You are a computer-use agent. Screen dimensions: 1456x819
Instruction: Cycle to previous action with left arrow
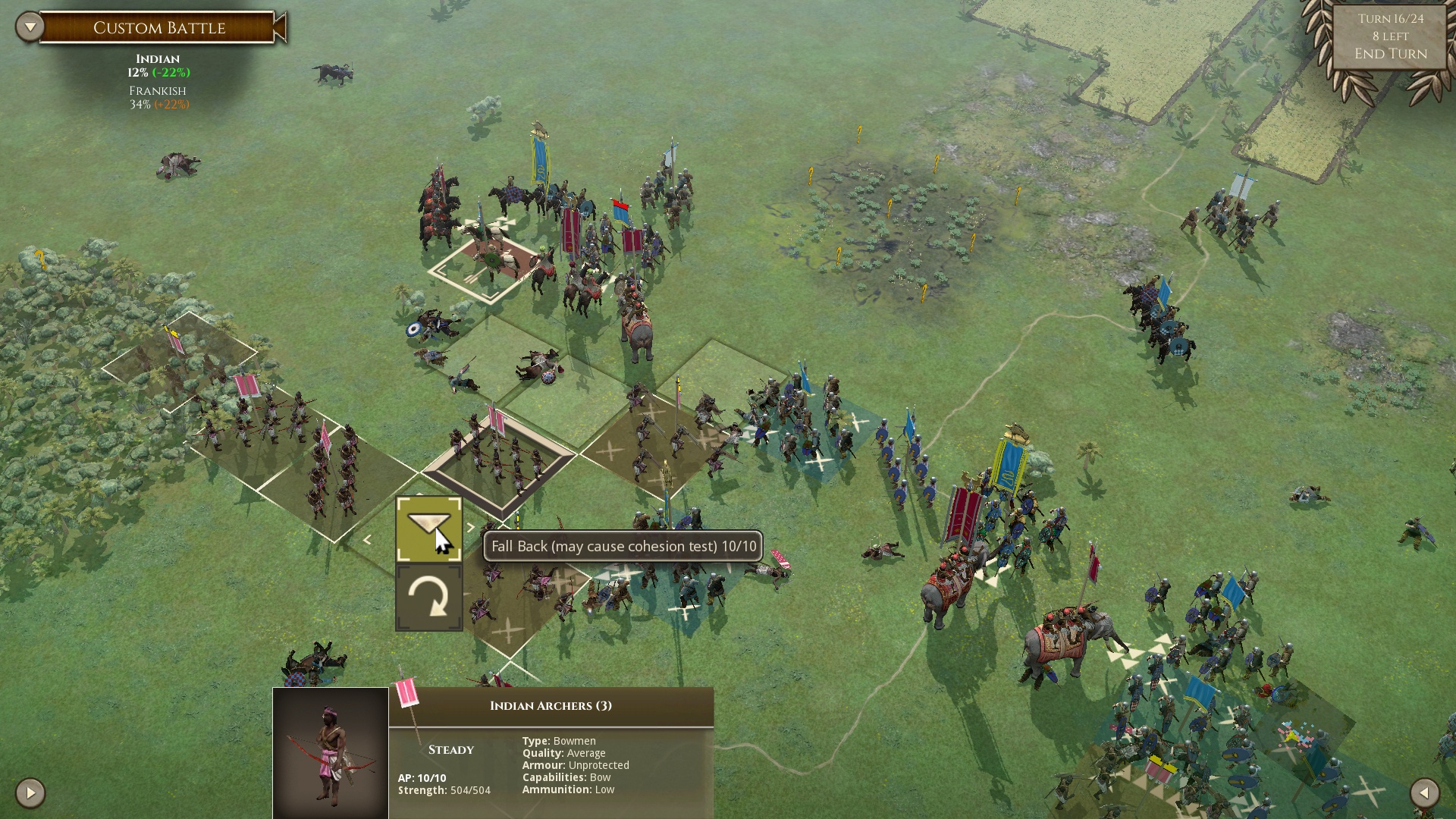367,540
